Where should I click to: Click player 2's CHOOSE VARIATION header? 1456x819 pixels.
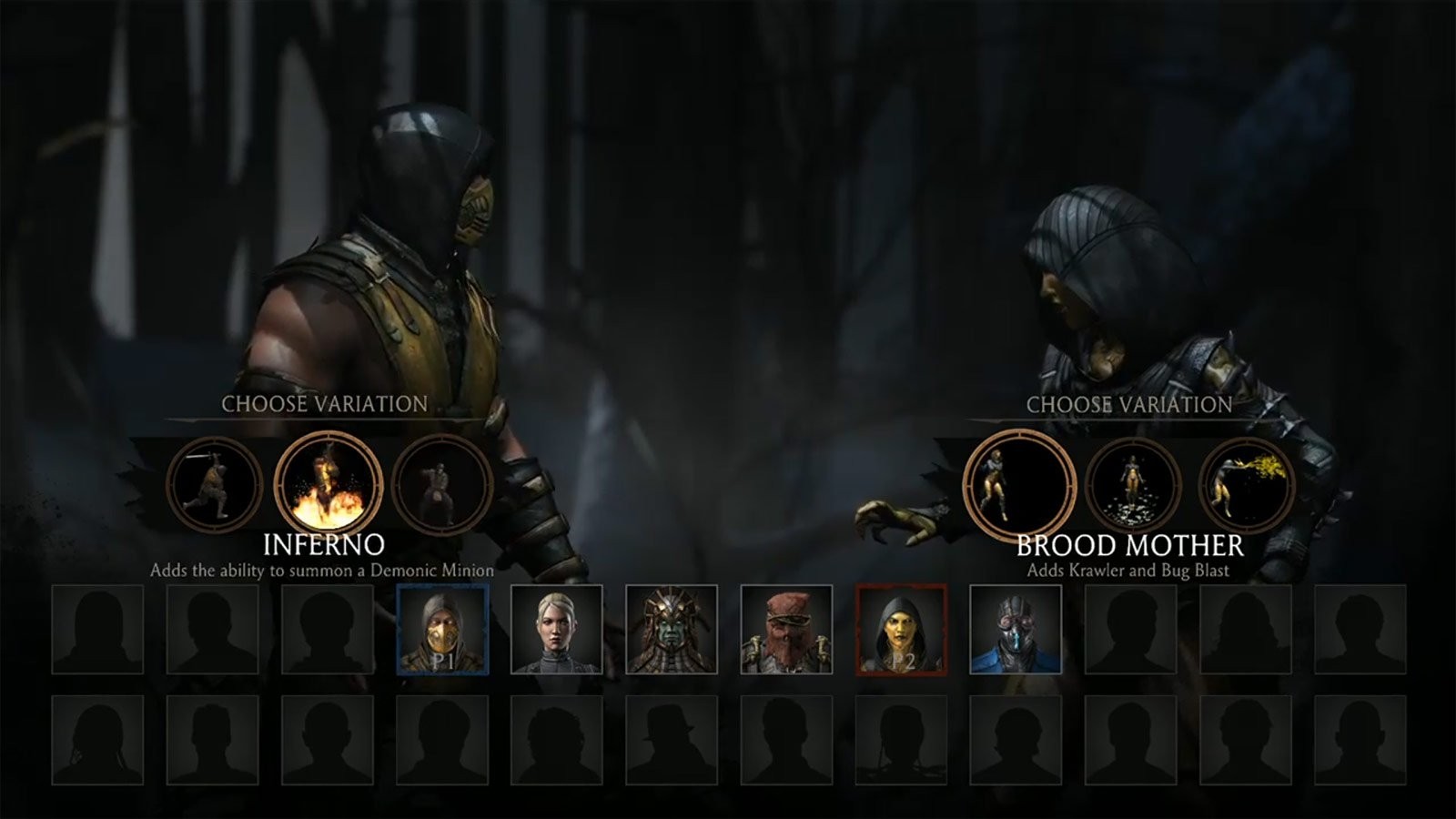point(1129,403)
